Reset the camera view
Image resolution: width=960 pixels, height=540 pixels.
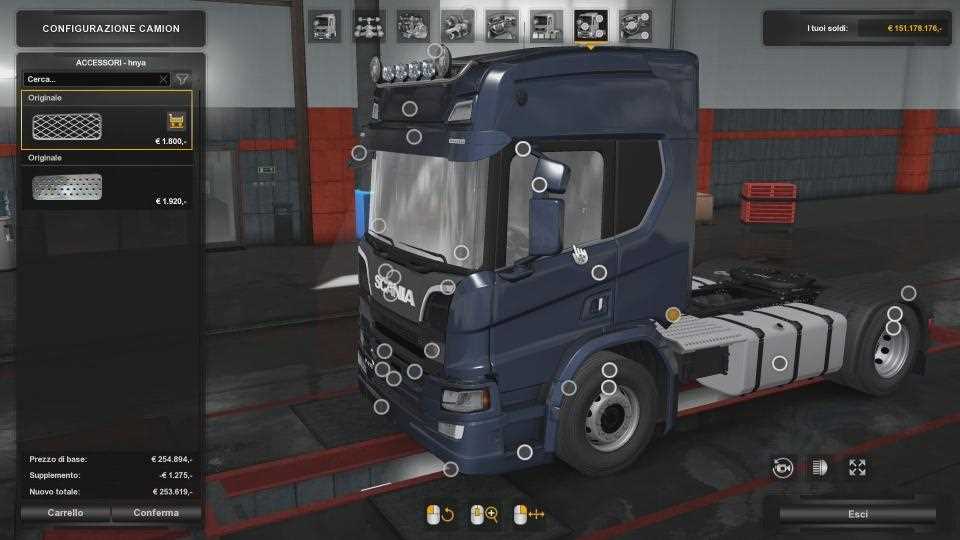coord(783,467)
